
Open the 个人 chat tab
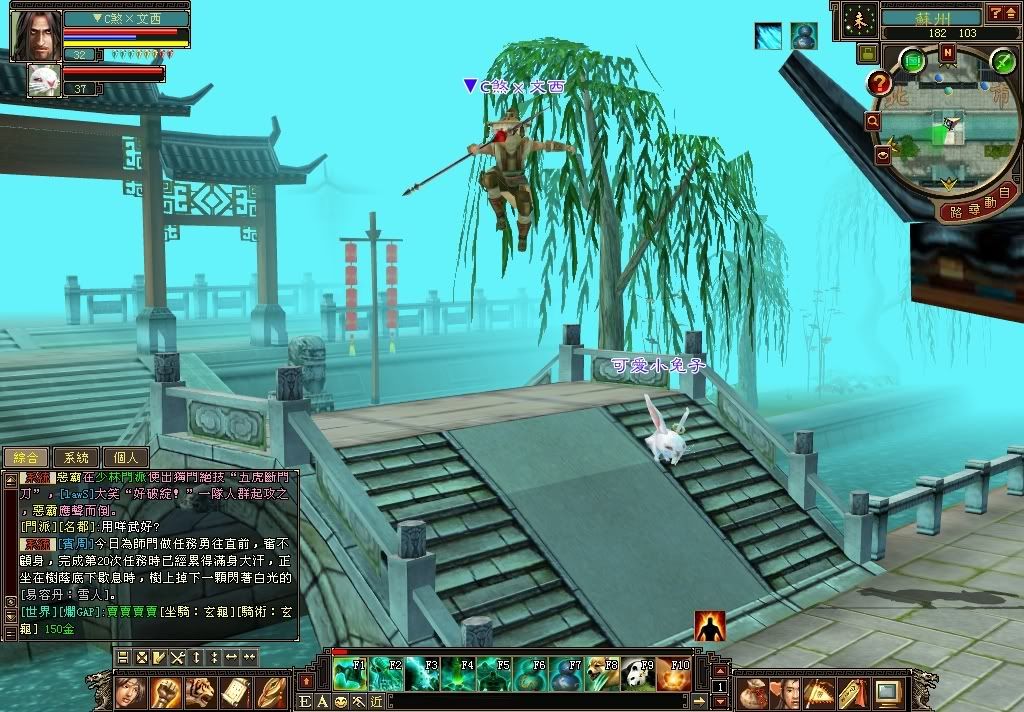point(125,458)
